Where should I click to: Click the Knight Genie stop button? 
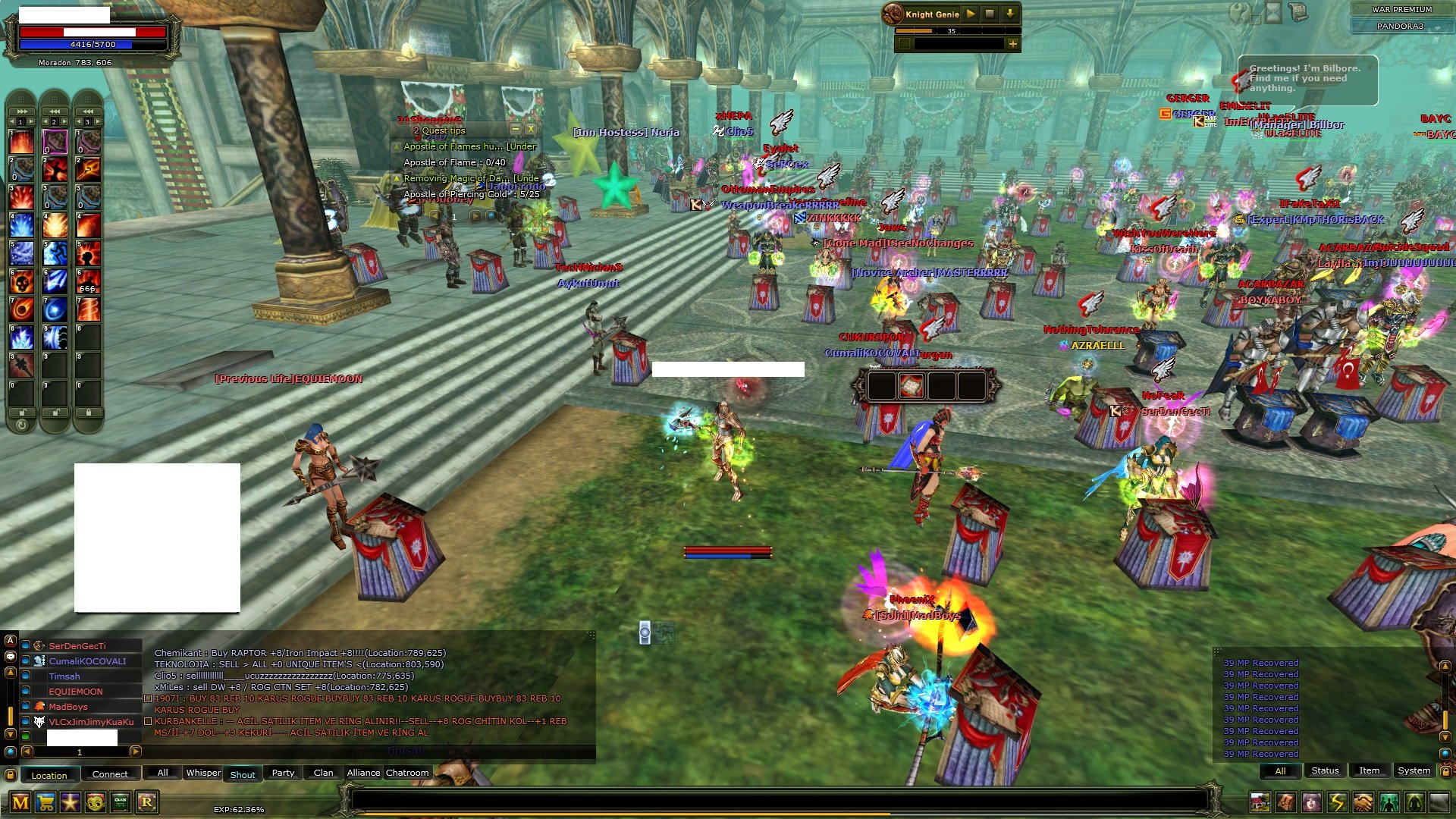pyautogui.click(x=990, y=14)
